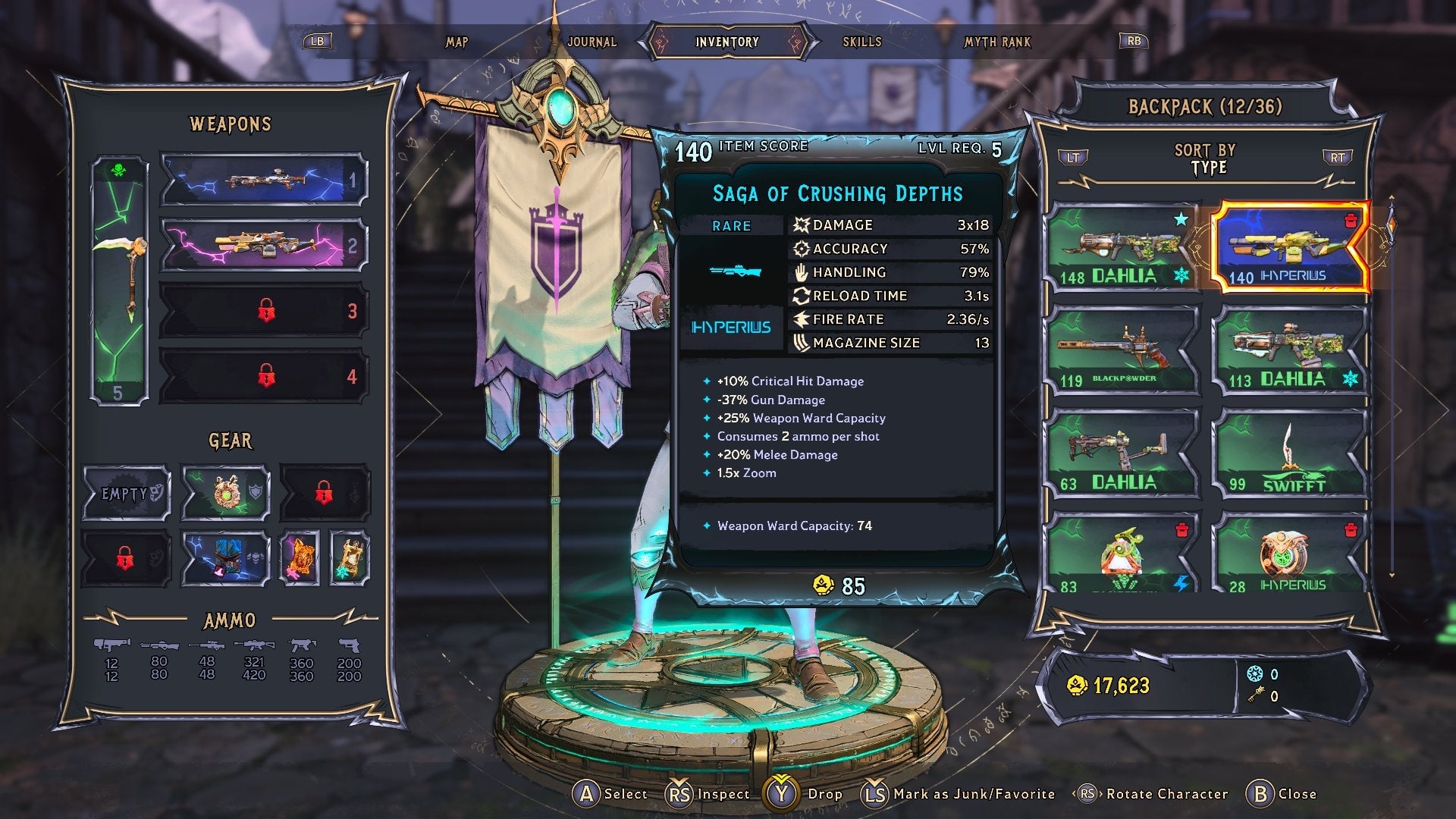Screen dimensions: 1456x819
Task: Open the Journal tab
Action: 591,42
